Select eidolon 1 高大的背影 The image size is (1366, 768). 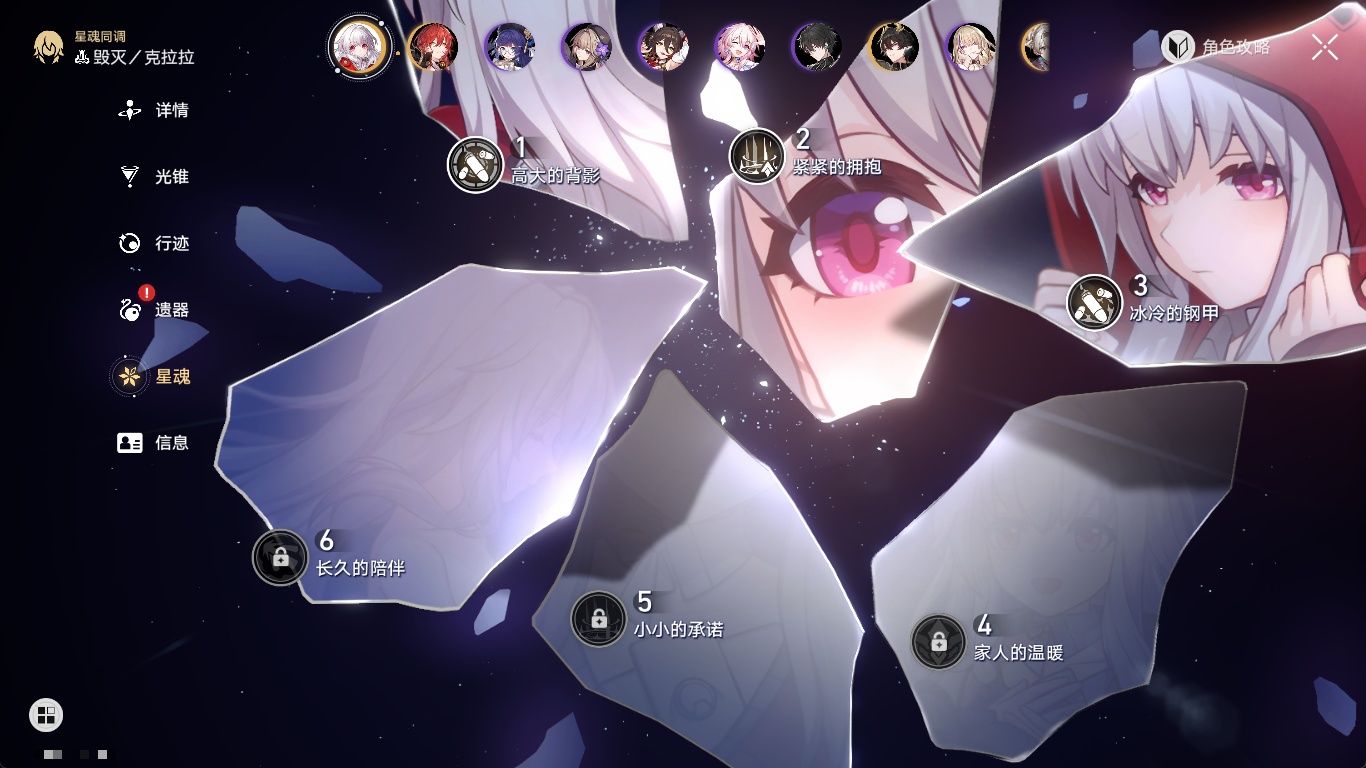[475, 164]
